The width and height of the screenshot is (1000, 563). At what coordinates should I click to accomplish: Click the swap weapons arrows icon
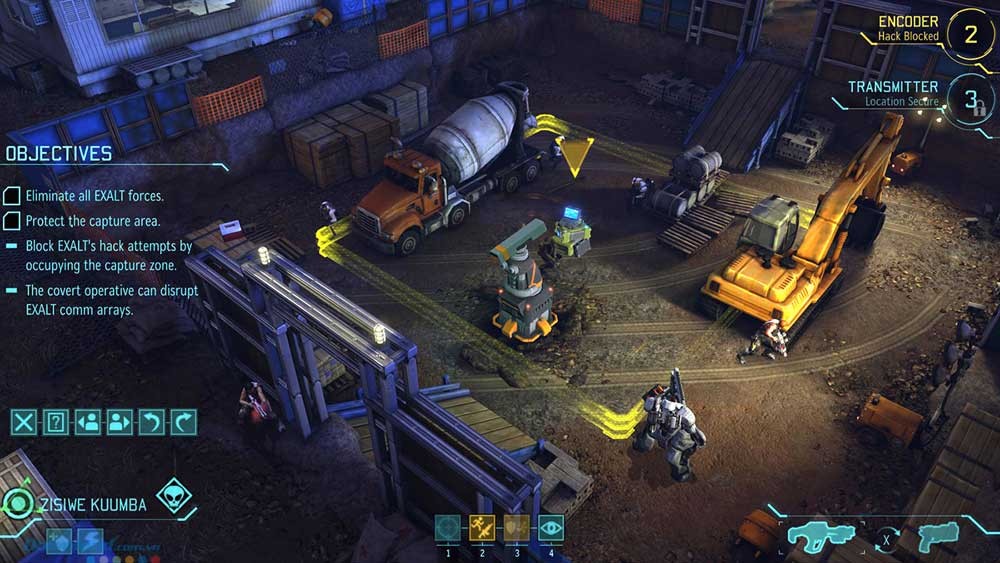884,542
